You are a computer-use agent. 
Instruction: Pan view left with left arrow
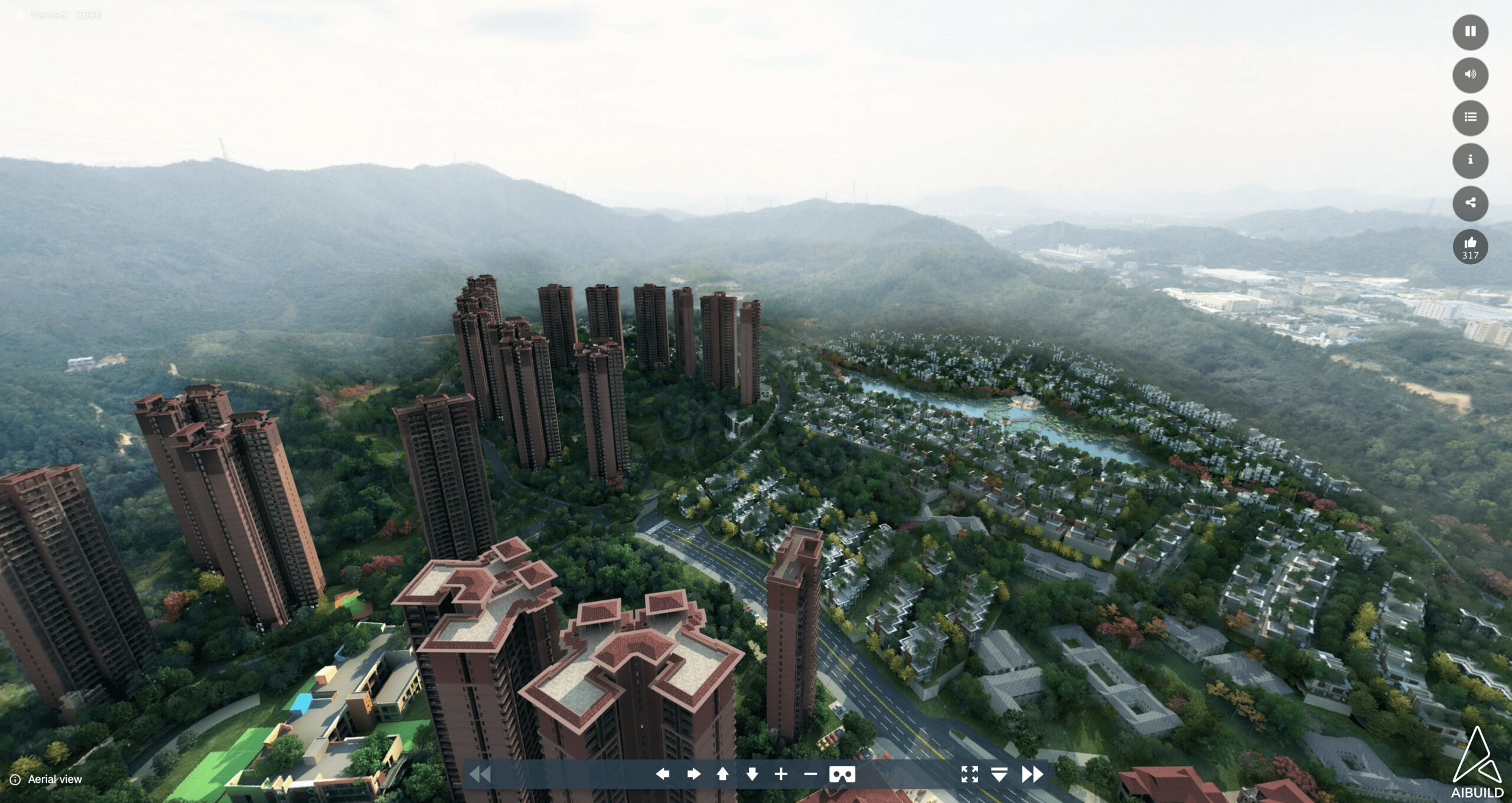(x=663, y=774)
